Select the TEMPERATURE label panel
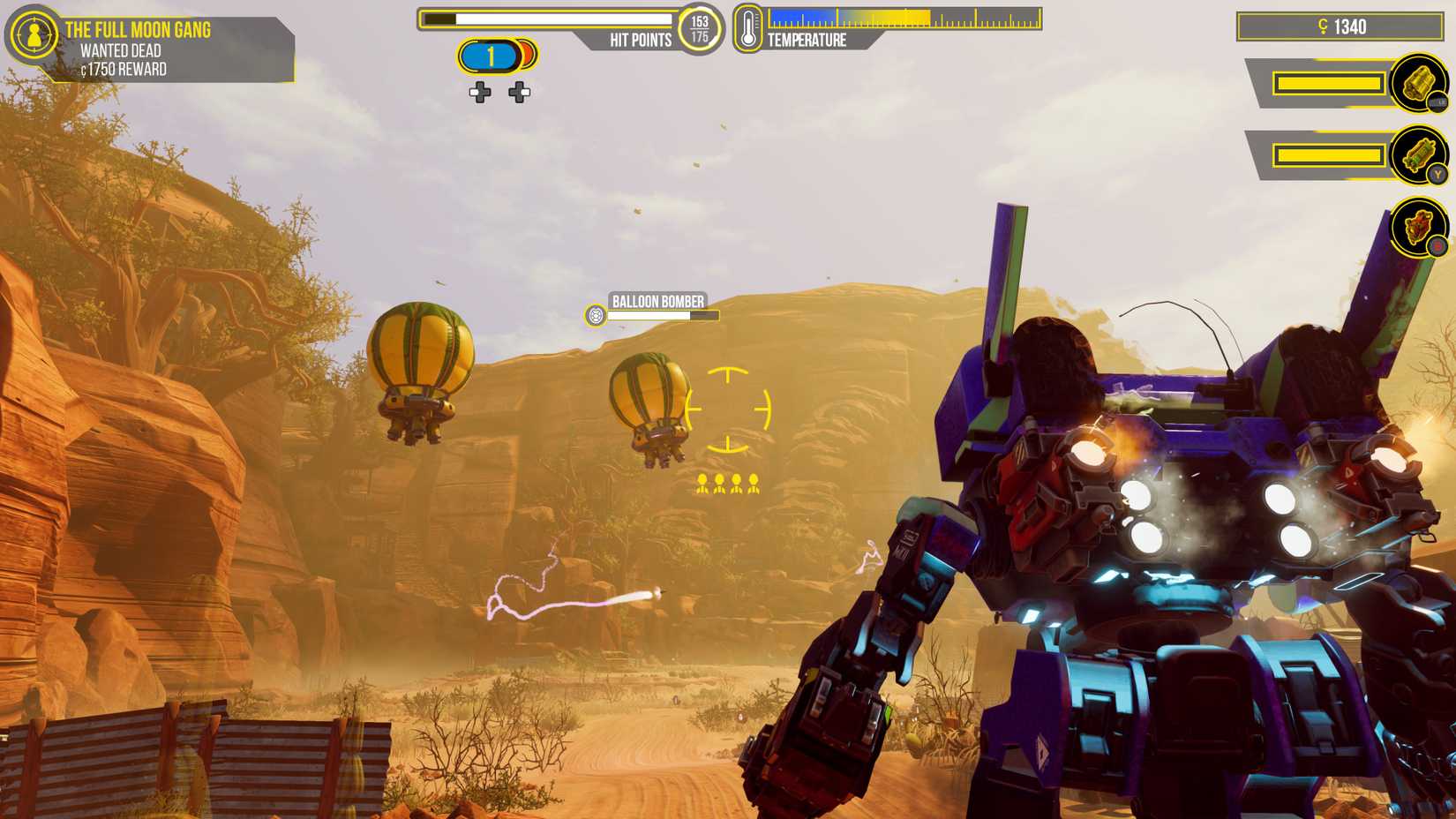Image resolution: width=1456 pixels, height=819 pixels. 807,39
